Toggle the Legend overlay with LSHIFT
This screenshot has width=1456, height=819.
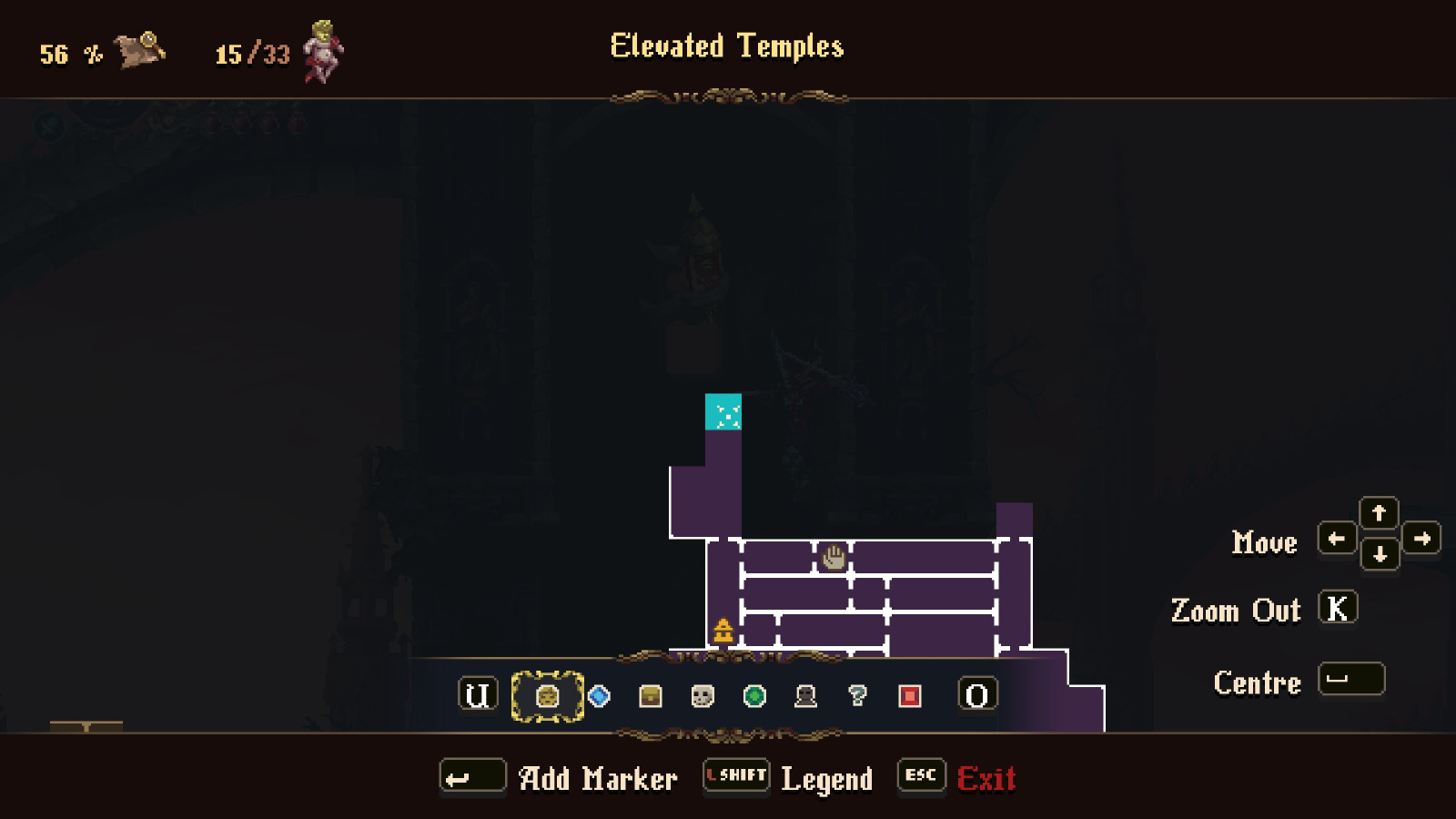tap(735, 776)
